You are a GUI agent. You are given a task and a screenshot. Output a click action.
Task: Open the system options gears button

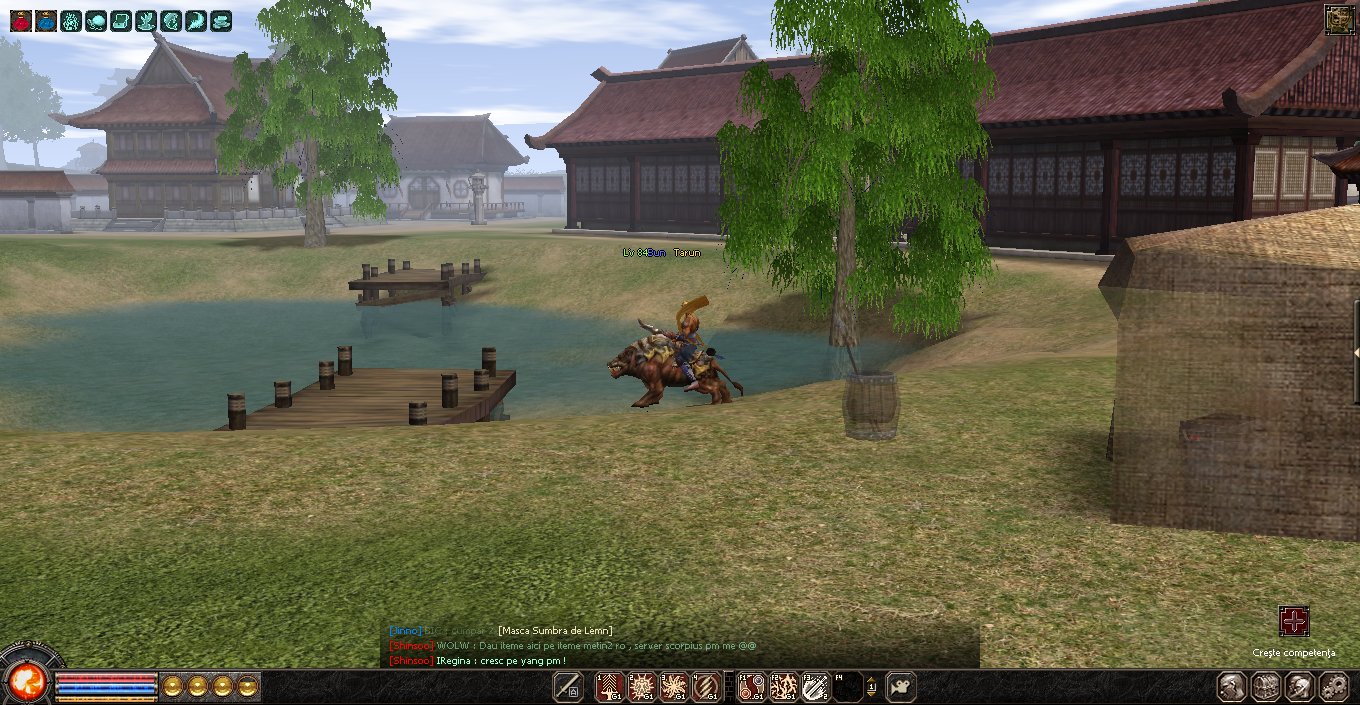click(x=1333, y=687)
